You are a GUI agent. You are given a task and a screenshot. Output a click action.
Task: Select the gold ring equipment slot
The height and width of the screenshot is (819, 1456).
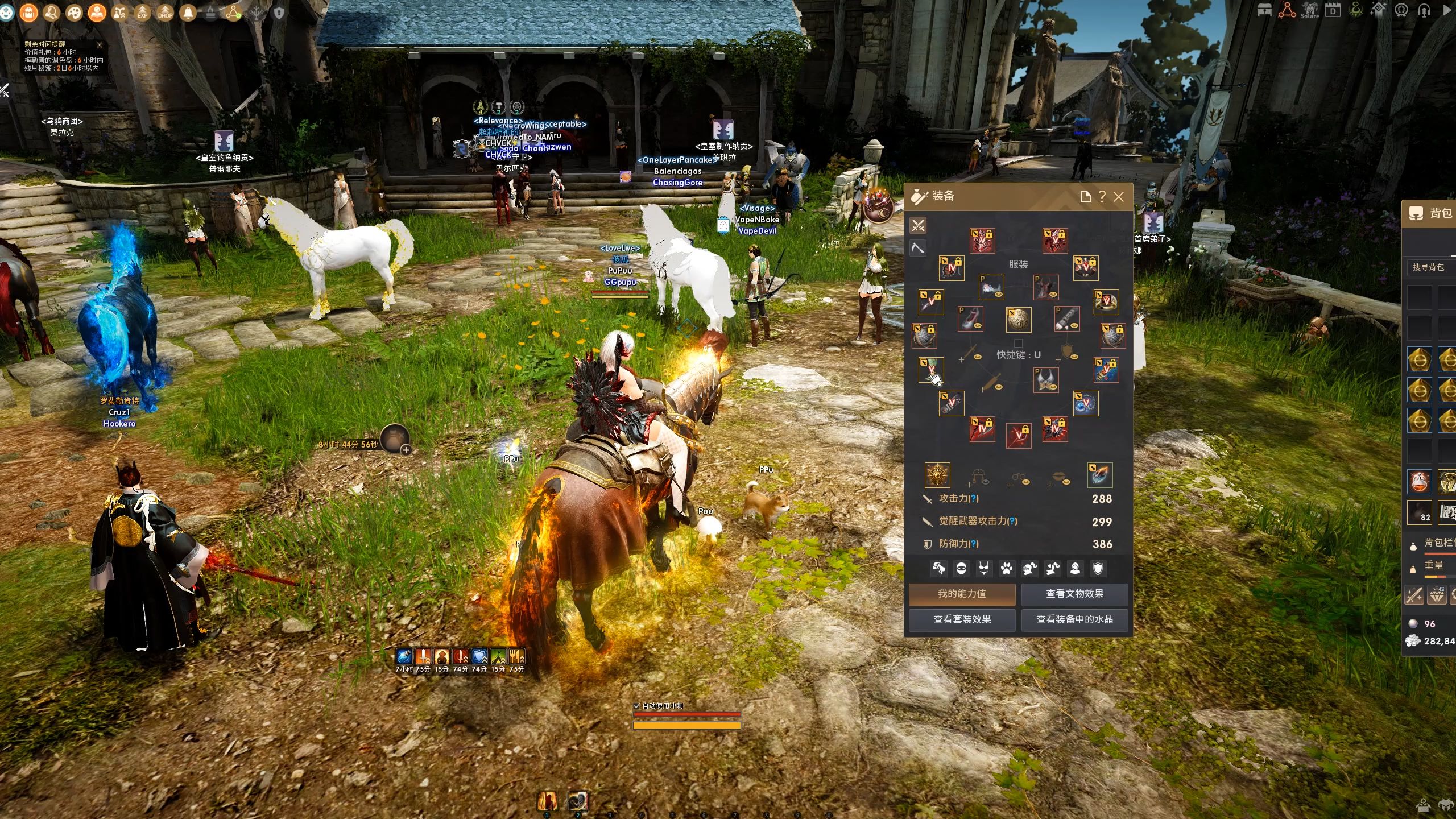[1106, 302]
